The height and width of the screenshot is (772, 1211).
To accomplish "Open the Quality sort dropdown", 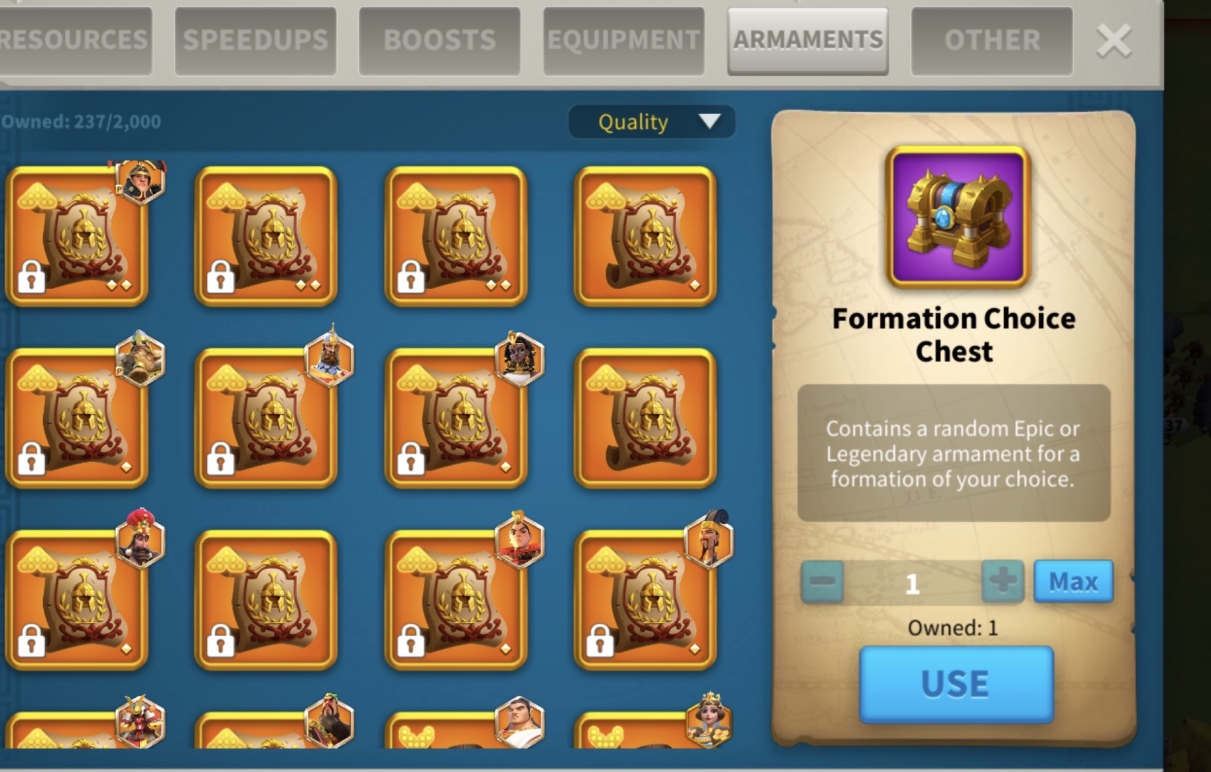I will [652, 122].
